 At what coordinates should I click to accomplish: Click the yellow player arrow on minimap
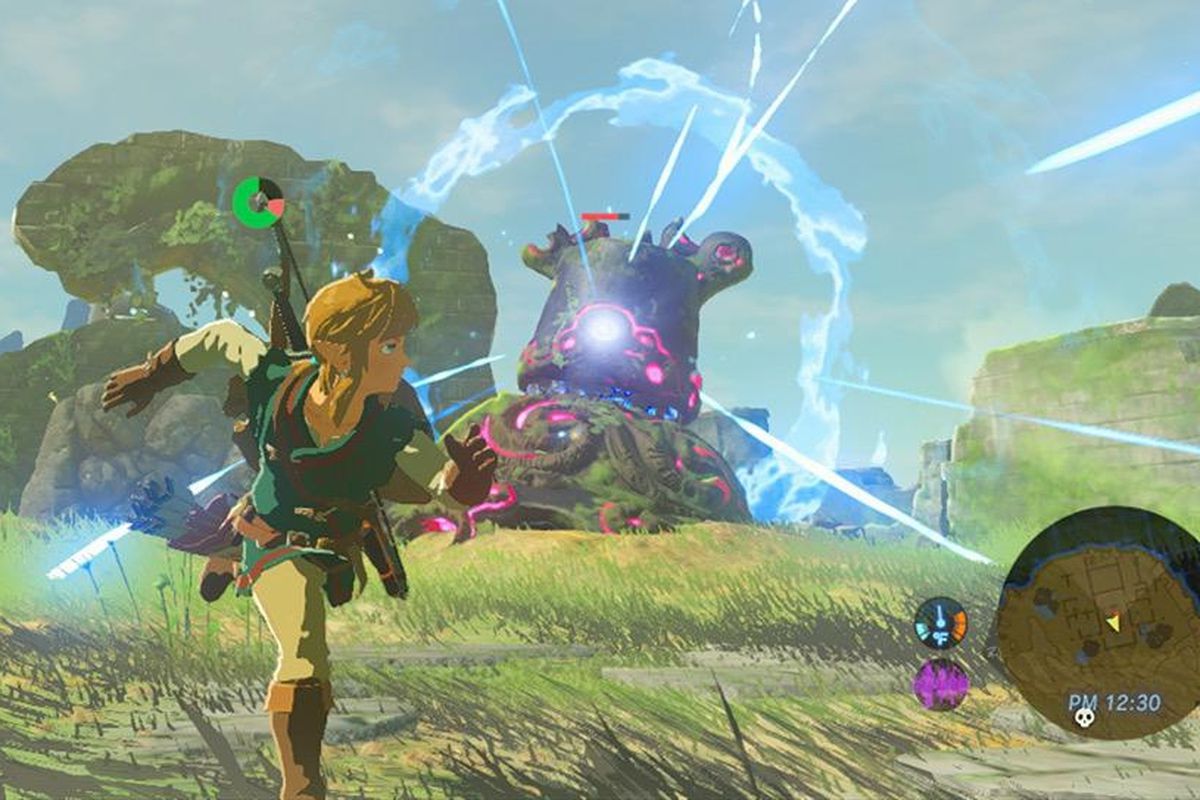[1112, 624]
